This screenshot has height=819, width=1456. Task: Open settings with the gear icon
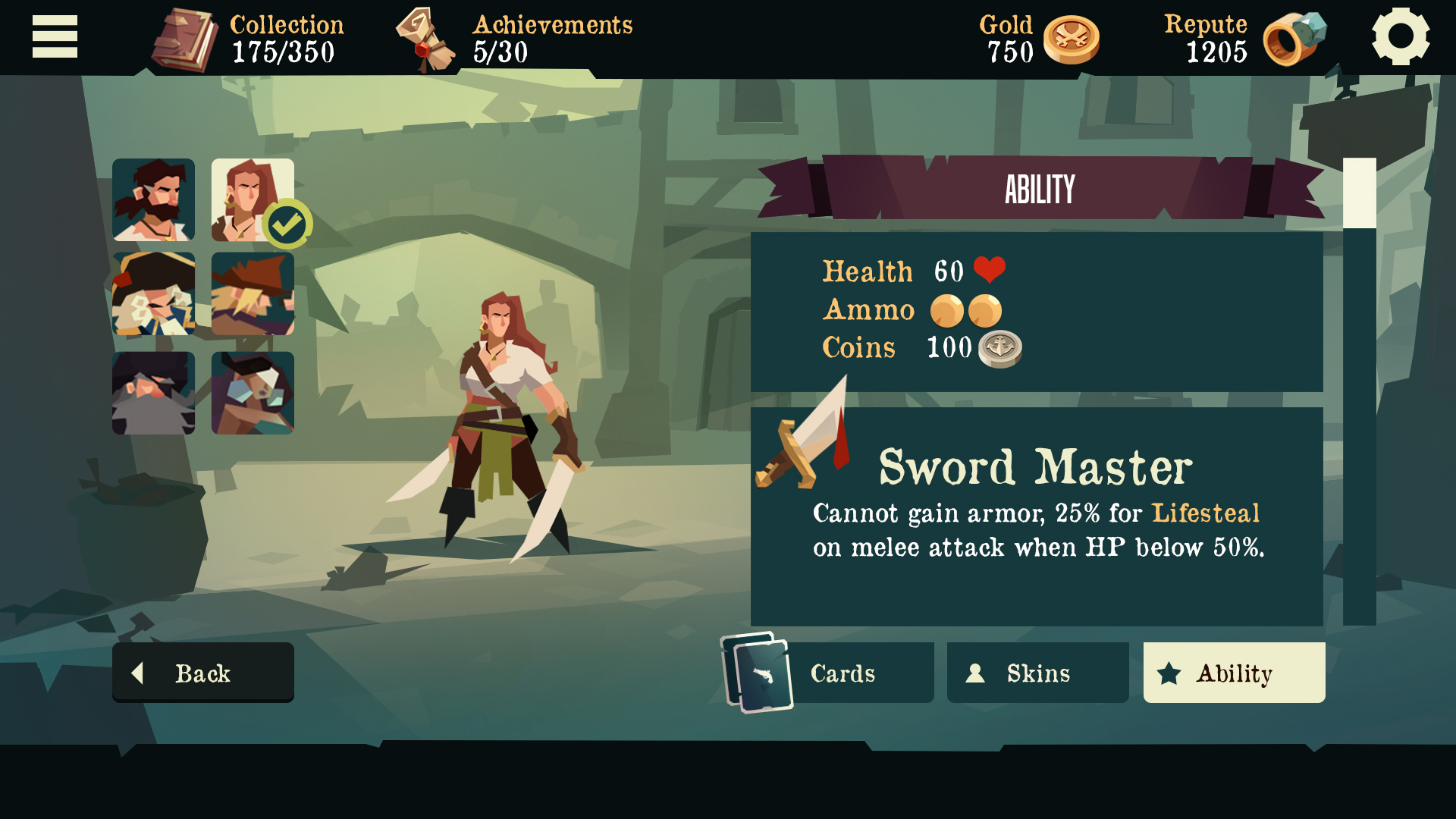tap(1400, 36)
